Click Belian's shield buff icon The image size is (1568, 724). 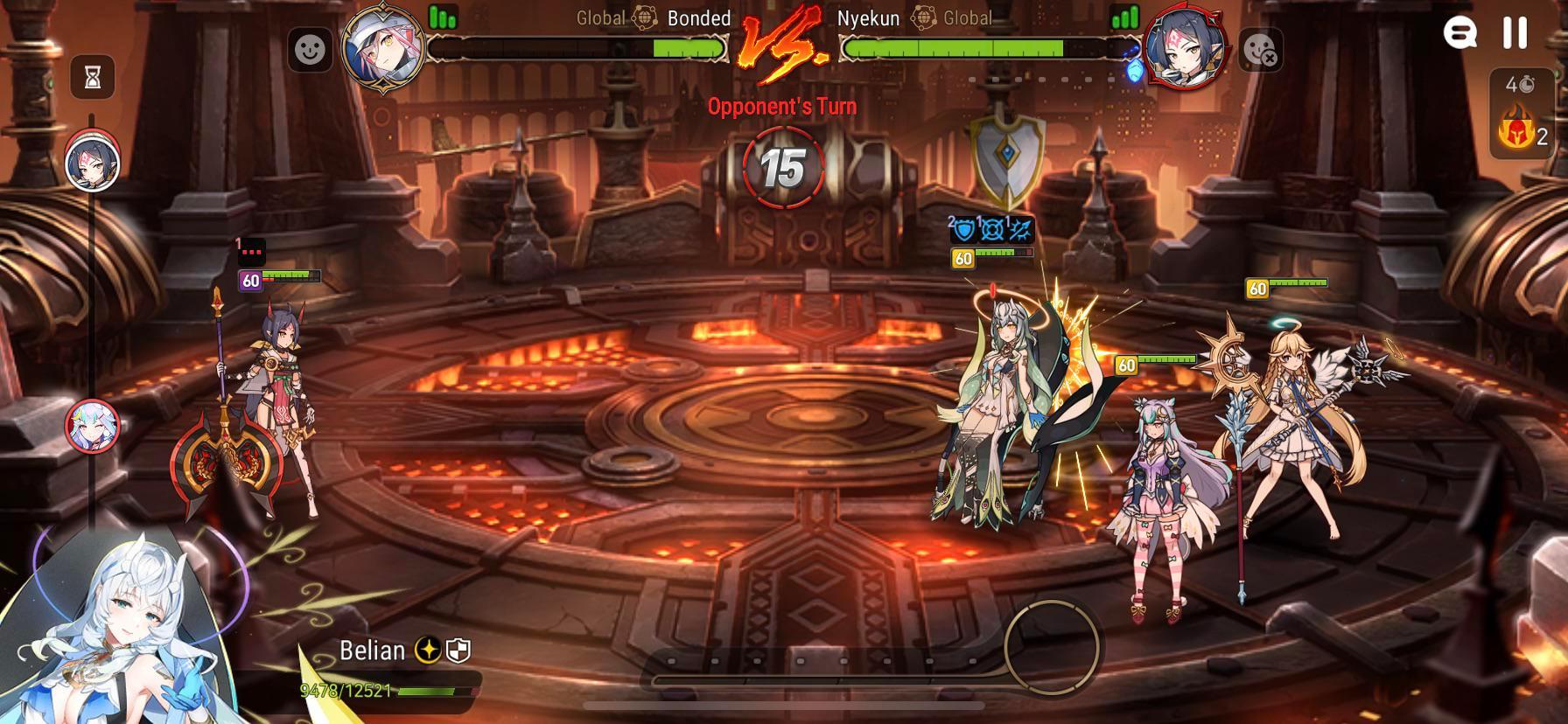pyautogui.click(x=458, y=651)
